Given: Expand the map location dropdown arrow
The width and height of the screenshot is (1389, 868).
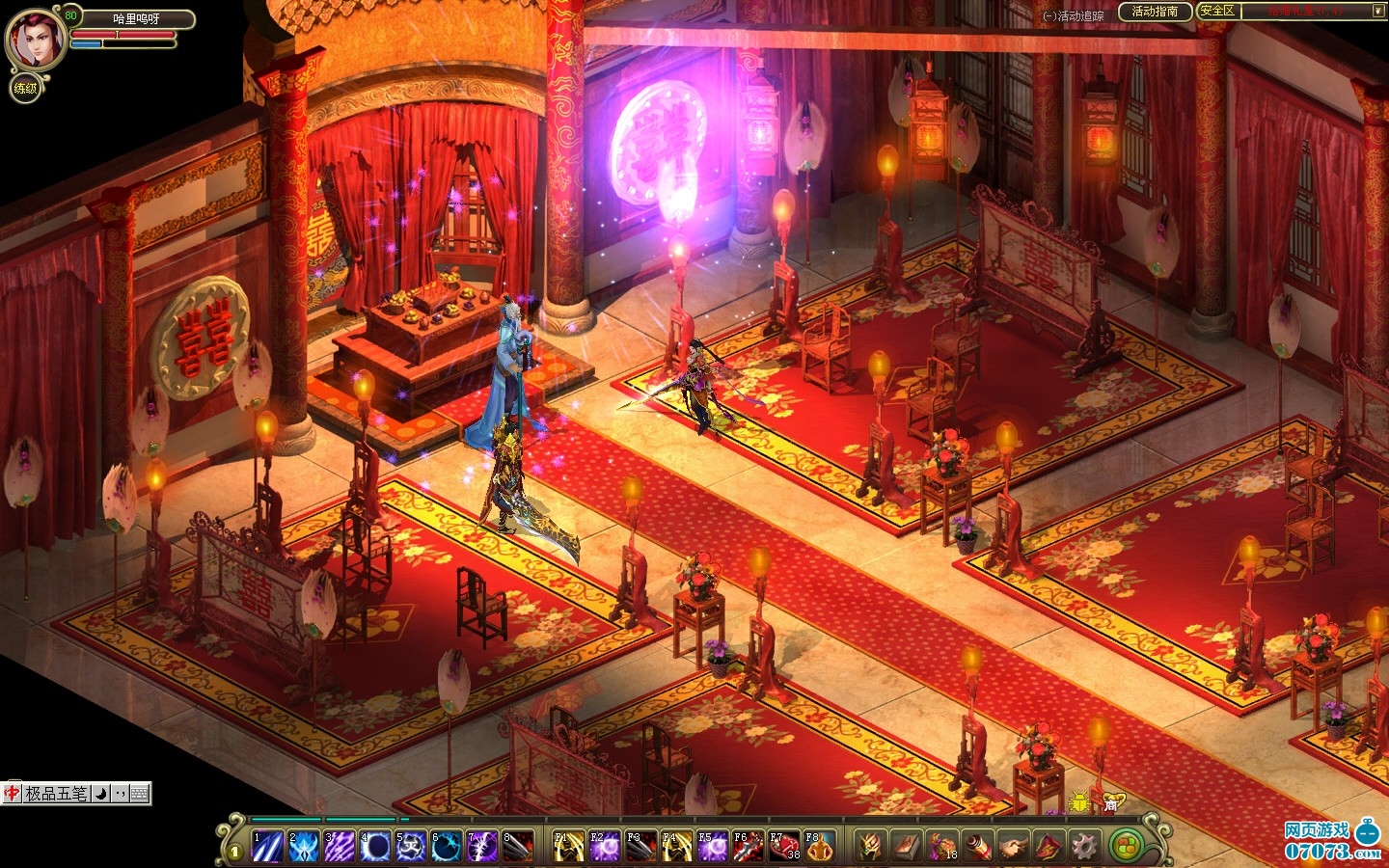Looking at the screenshot, I should (1377, 12).
